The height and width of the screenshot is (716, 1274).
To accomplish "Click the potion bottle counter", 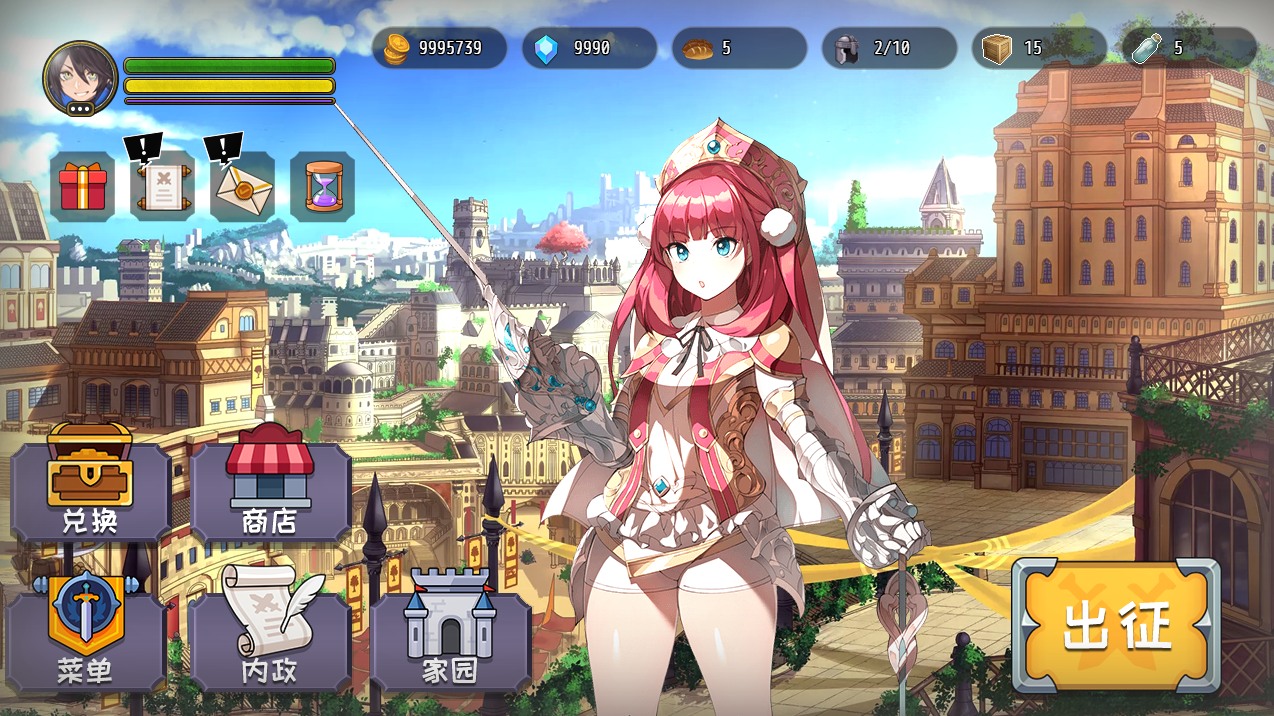I will tap(1189, 48).
